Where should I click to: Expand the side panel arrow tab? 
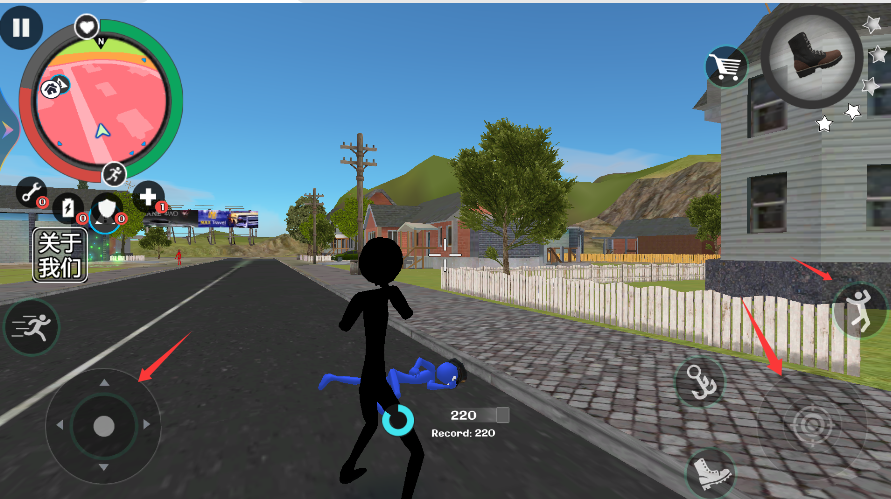6,128
